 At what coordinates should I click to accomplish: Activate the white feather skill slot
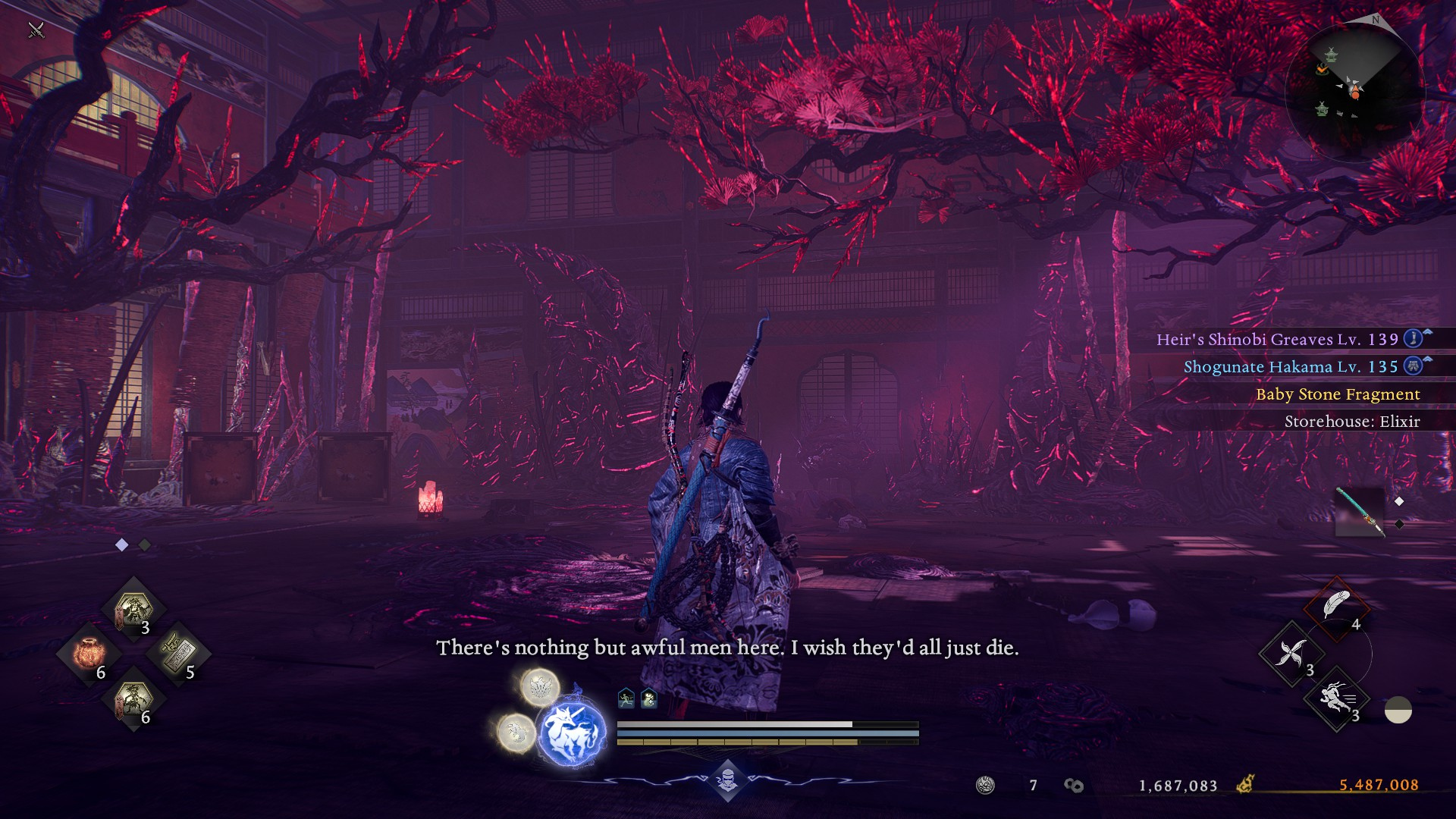click(x=1336, y=607)
